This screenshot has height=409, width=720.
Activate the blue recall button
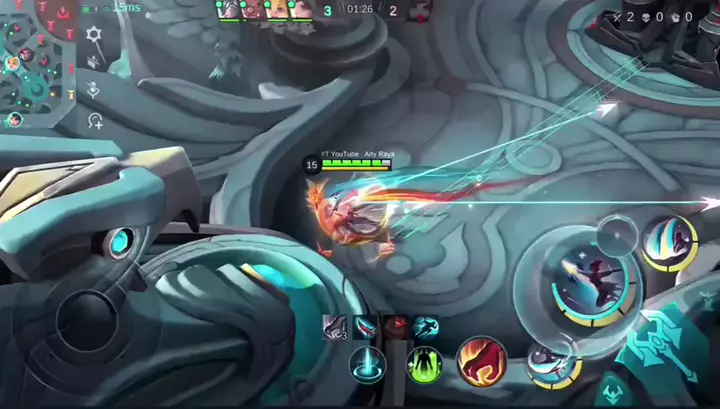pyautogui.click(x=368, y=363)
